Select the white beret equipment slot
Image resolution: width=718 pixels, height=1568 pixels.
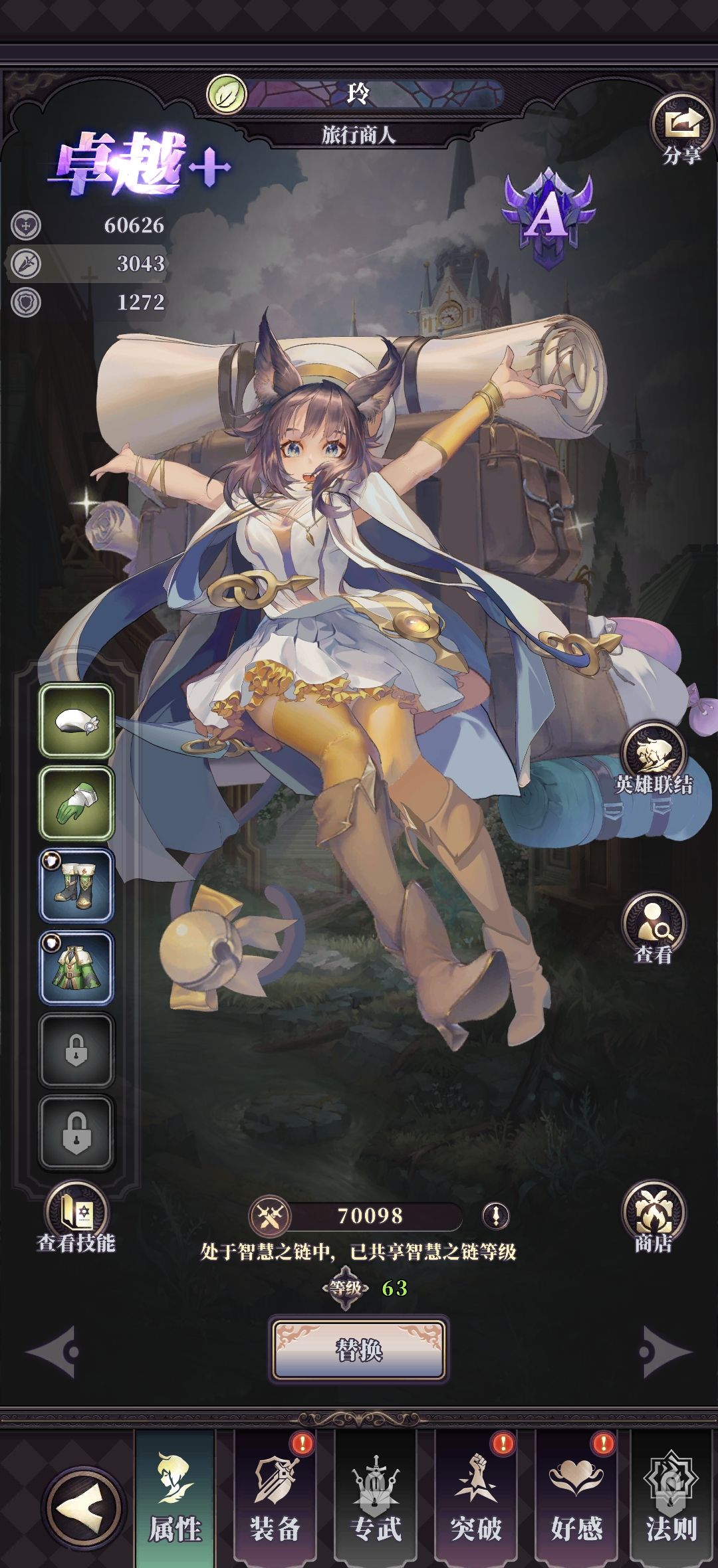76,721
